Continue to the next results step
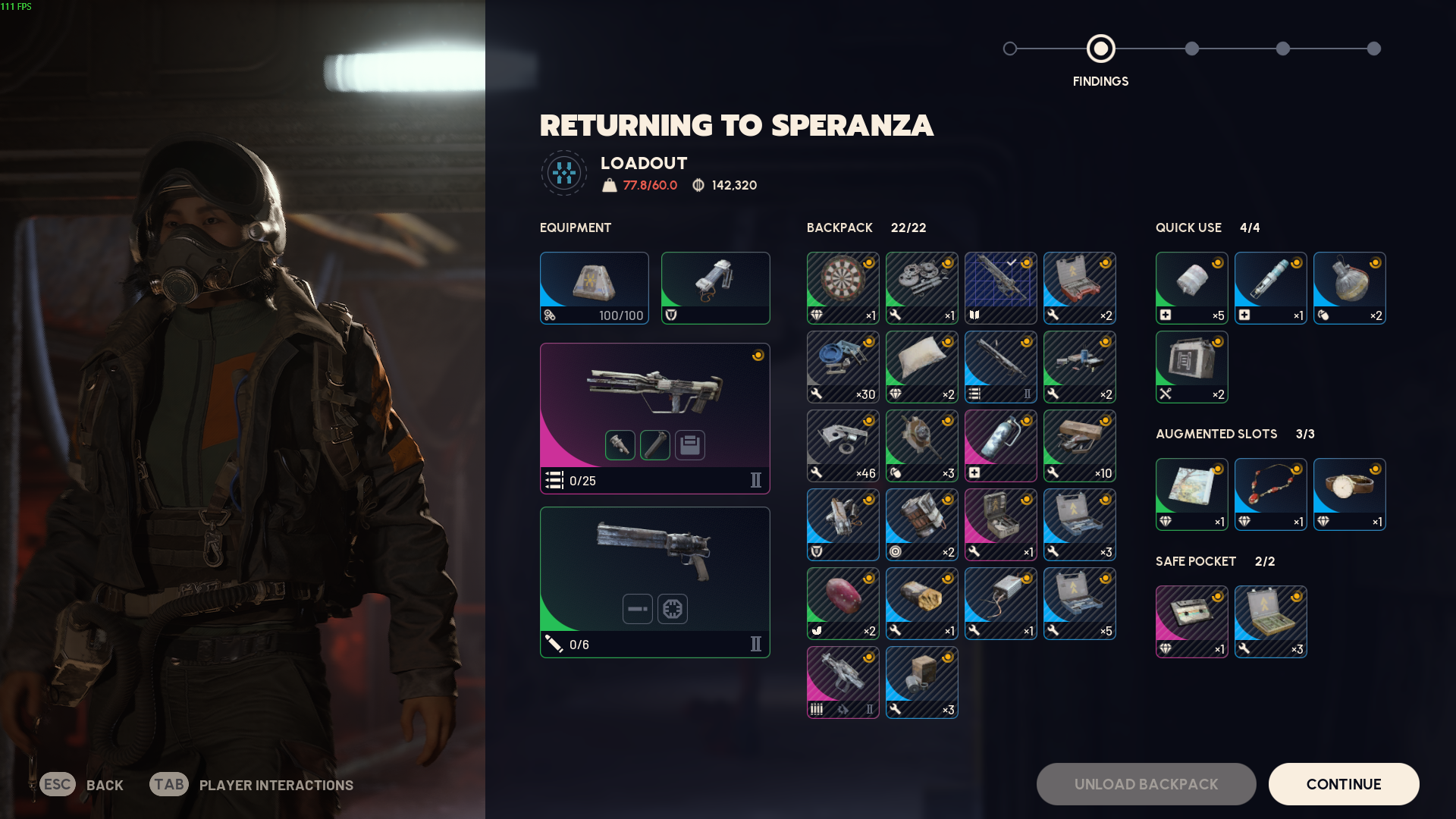Screen dimensions: 1456x819 (1343, 784)
